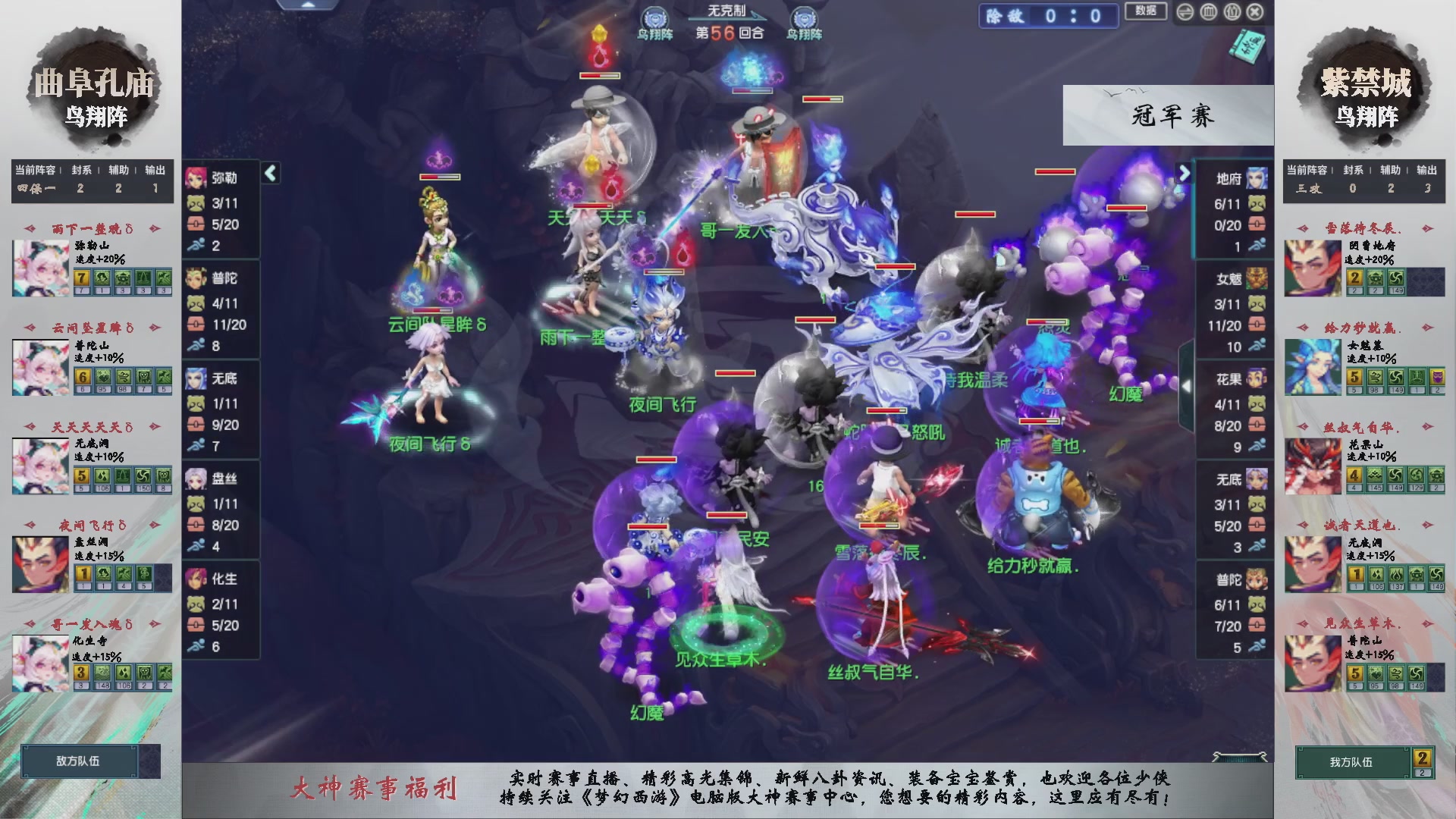Open the top drop-down arrow tab above battlefield
Image resolution: width=1456 pixels, height=819 pixels.
[x=309, y=5]
